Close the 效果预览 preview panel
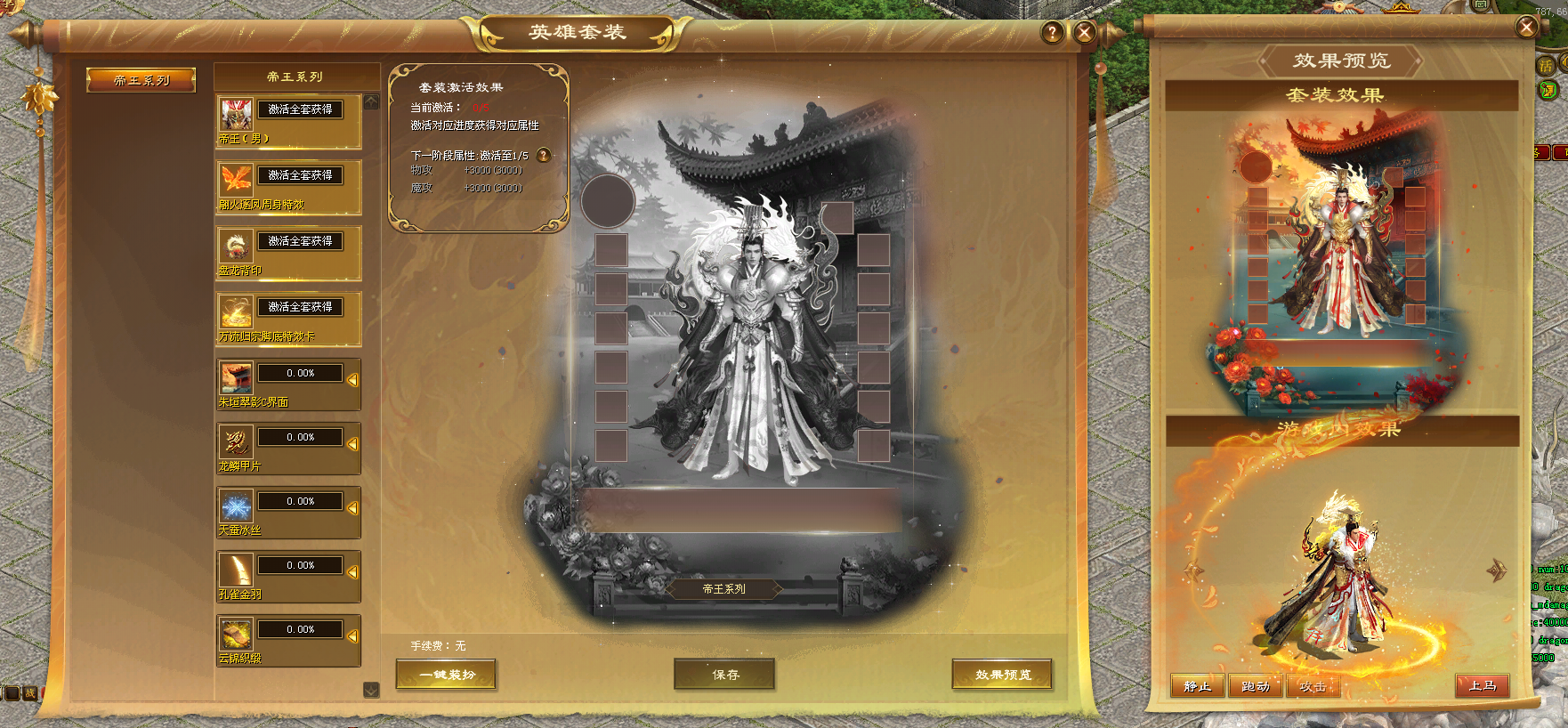The image size is (1568, 728). click(1526, 27)
